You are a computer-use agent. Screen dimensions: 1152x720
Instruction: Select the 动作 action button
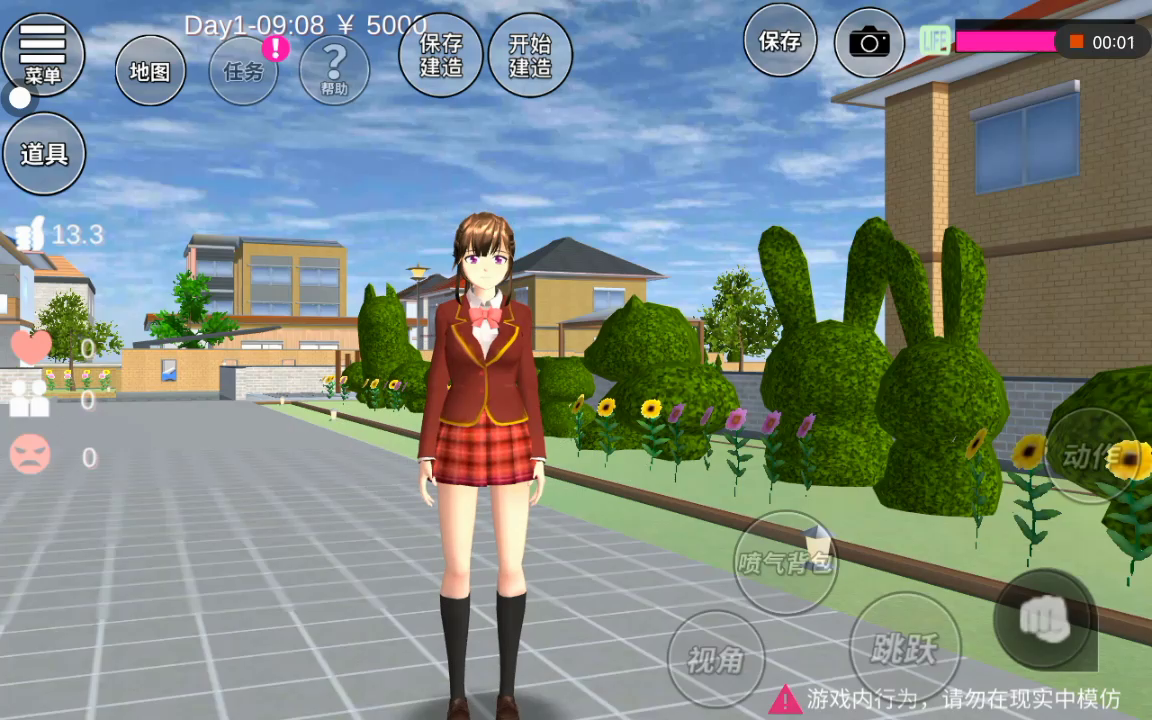(x=1090, y=456)
